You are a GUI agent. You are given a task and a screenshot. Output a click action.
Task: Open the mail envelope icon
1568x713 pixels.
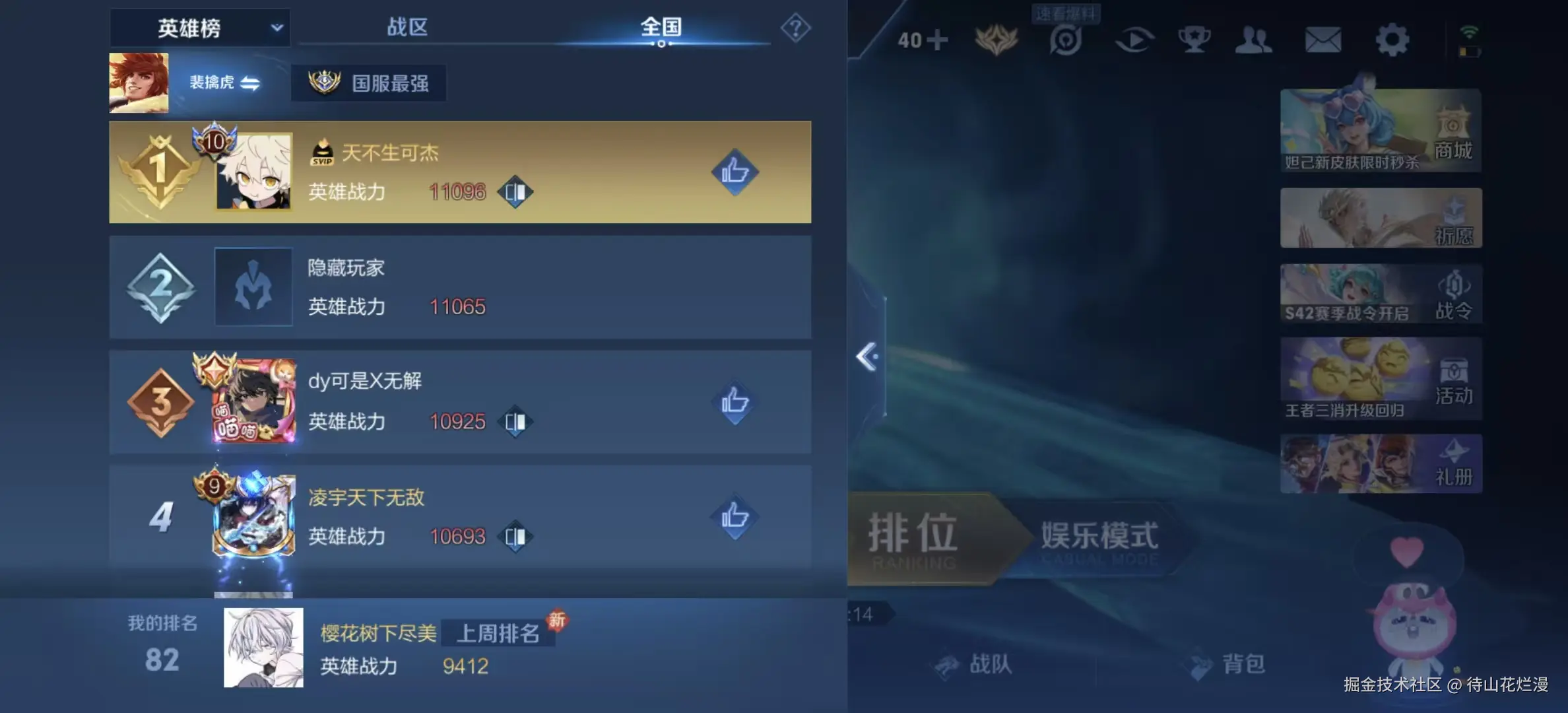[x=1323, y=40]
